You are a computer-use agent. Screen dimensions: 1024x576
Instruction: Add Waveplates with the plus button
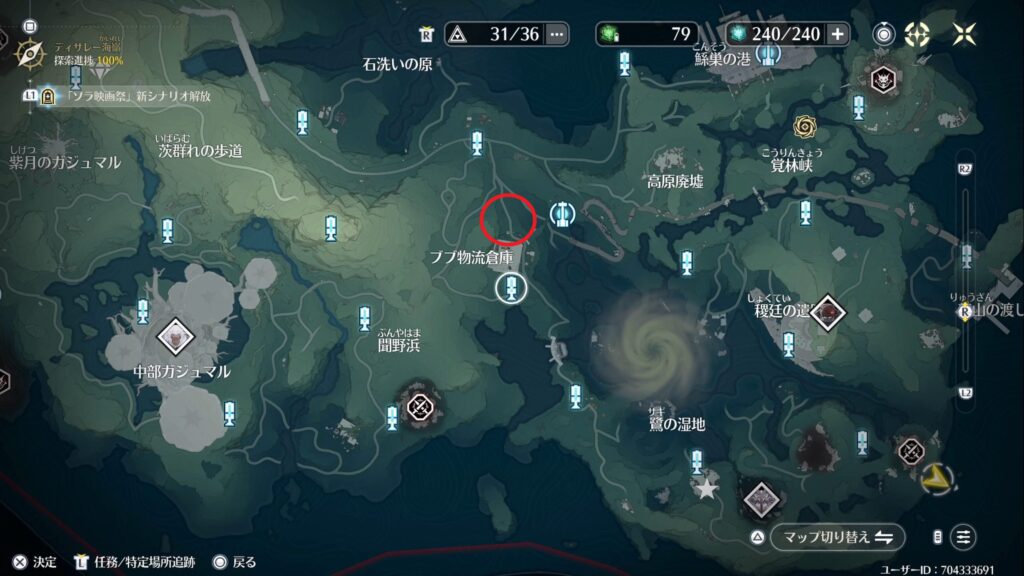[837, 34]
